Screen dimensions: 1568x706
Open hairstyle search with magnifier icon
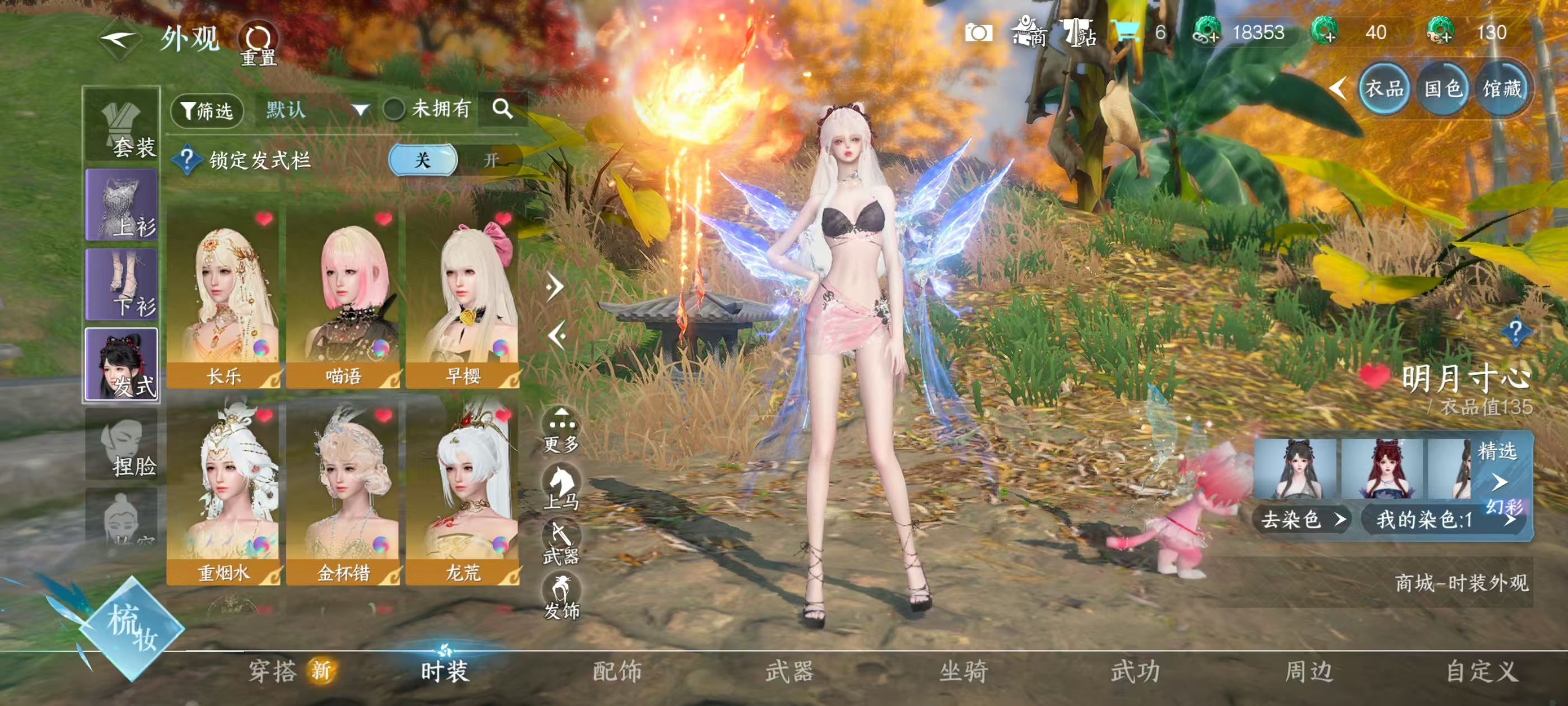point(502,109)
